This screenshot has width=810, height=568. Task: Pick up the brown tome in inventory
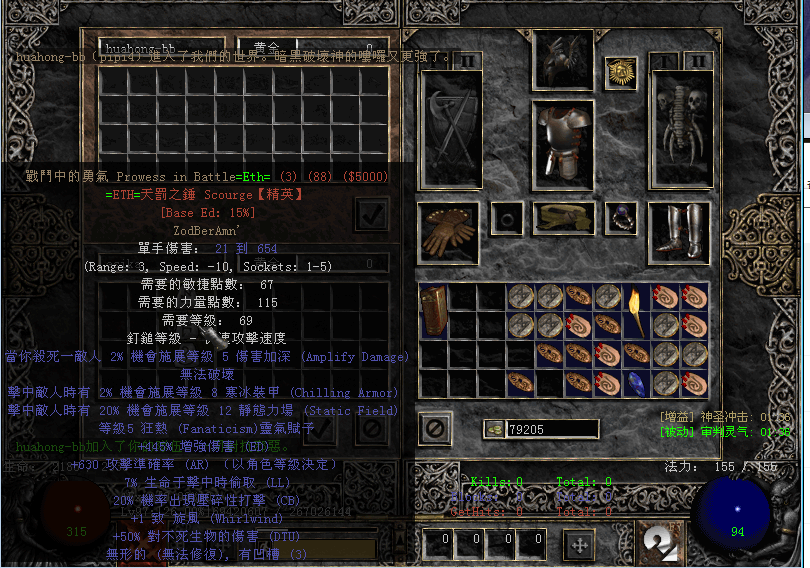[x=434, y=311]
